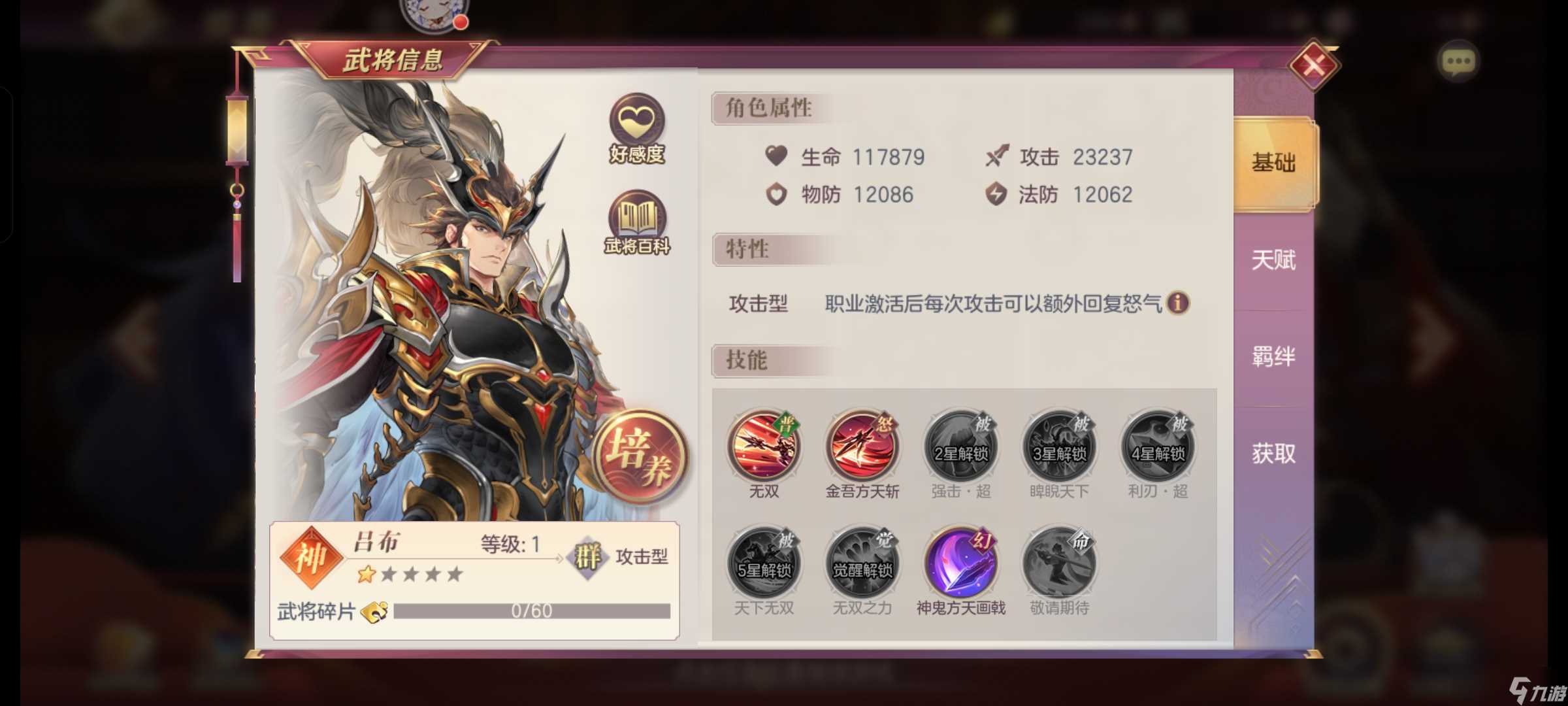1568x706 pixels.
Task: Open the 羁绊 tab
Action: [x=1273, y=356]
